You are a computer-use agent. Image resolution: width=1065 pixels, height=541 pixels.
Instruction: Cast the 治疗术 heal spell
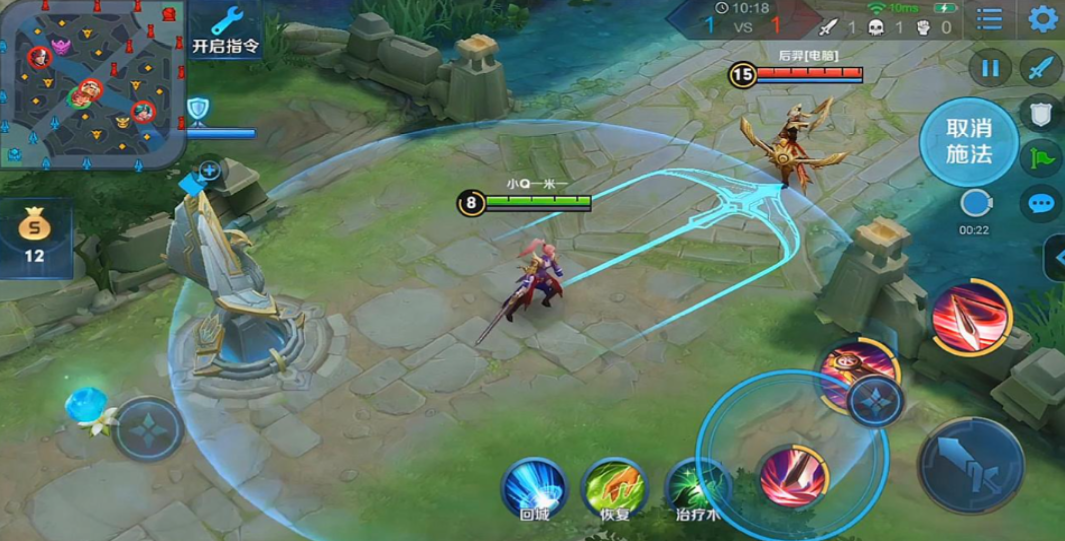pyautogui.click(x=694, y=488)
